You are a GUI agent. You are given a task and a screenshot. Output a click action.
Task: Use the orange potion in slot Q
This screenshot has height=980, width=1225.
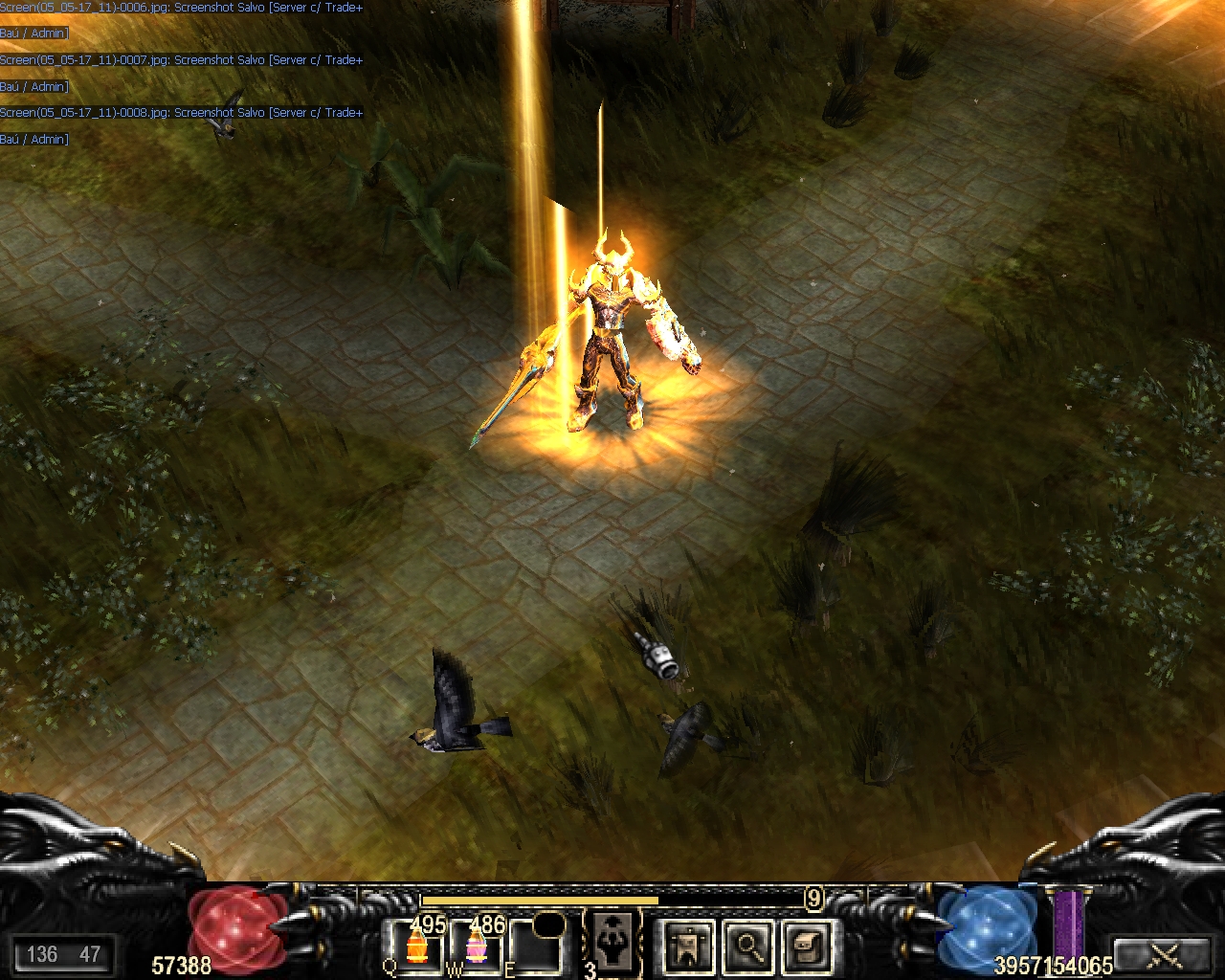(416, 947)
